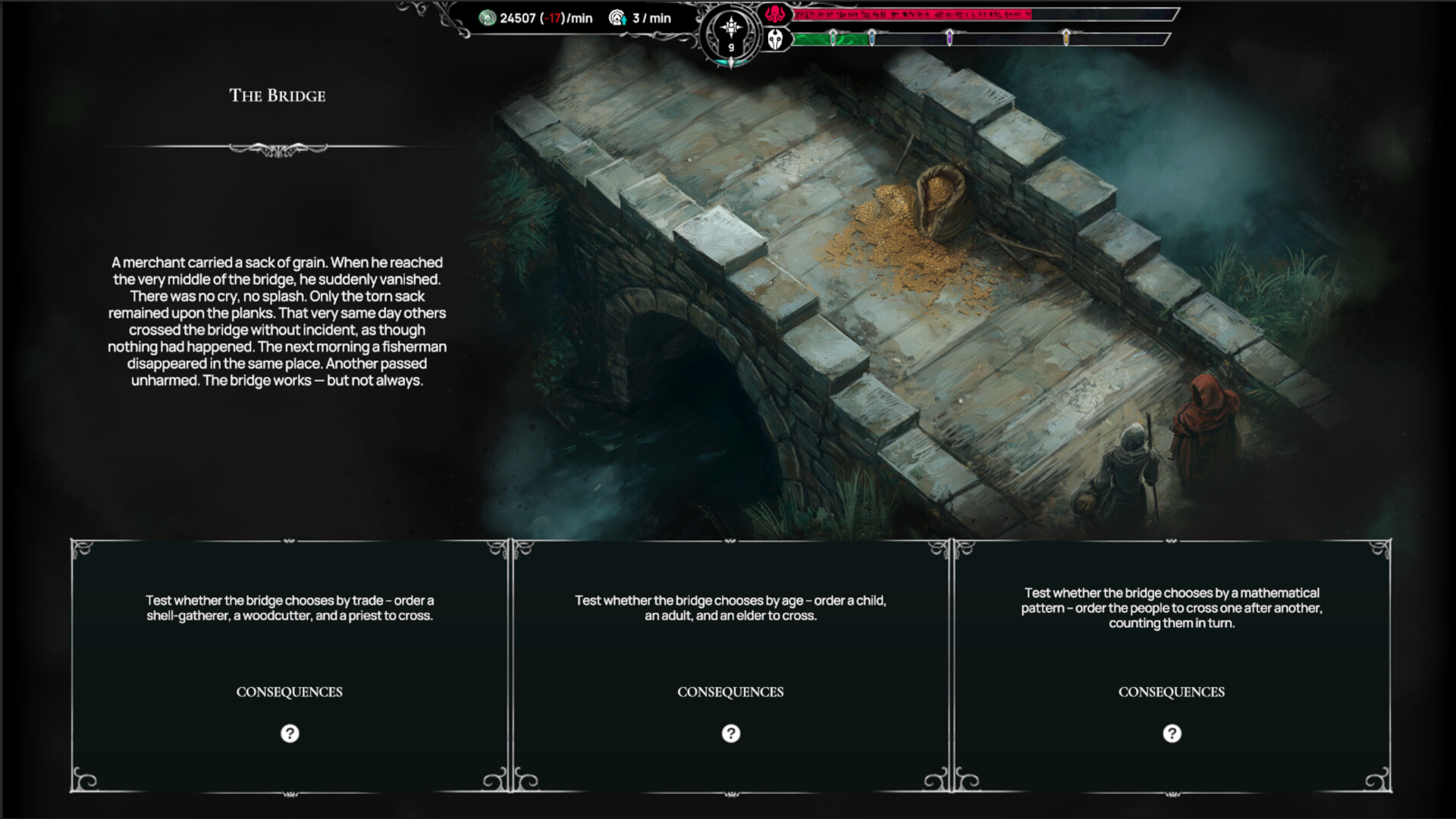This screenshot has height=819, width=1456.
Task: Click the follower growth rate icon
Action: coord(617,18)
